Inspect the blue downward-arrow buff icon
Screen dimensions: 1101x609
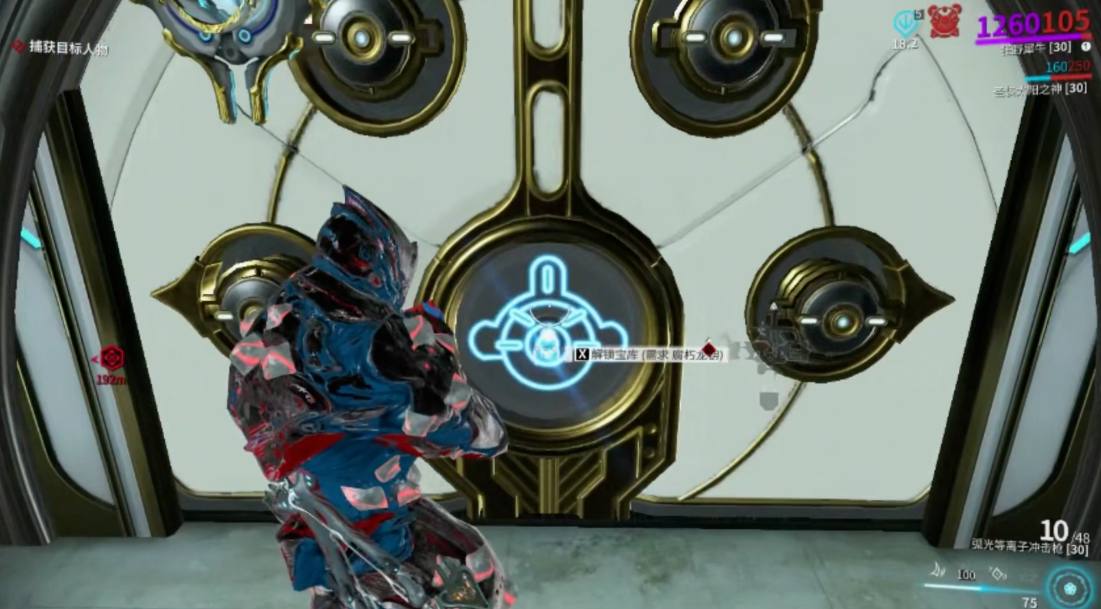click(x=905, y=22)
